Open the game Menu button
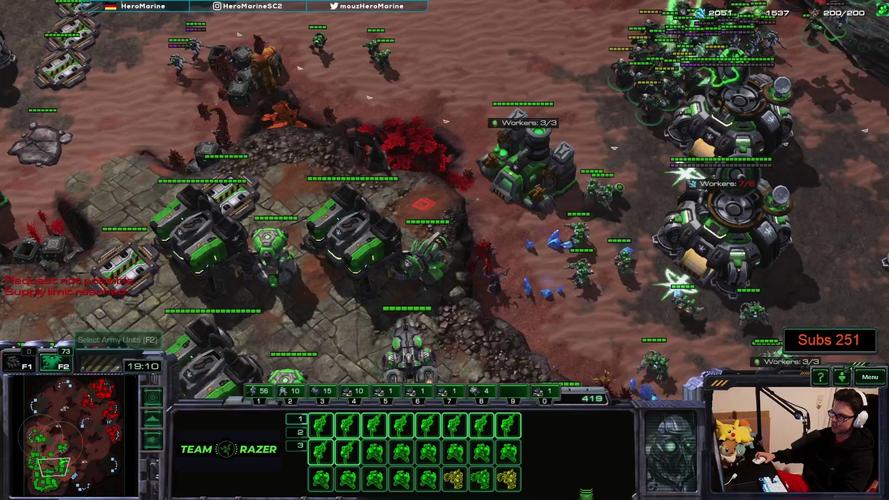The width and height of the screenshot is (889, 500). coord(870,377)
